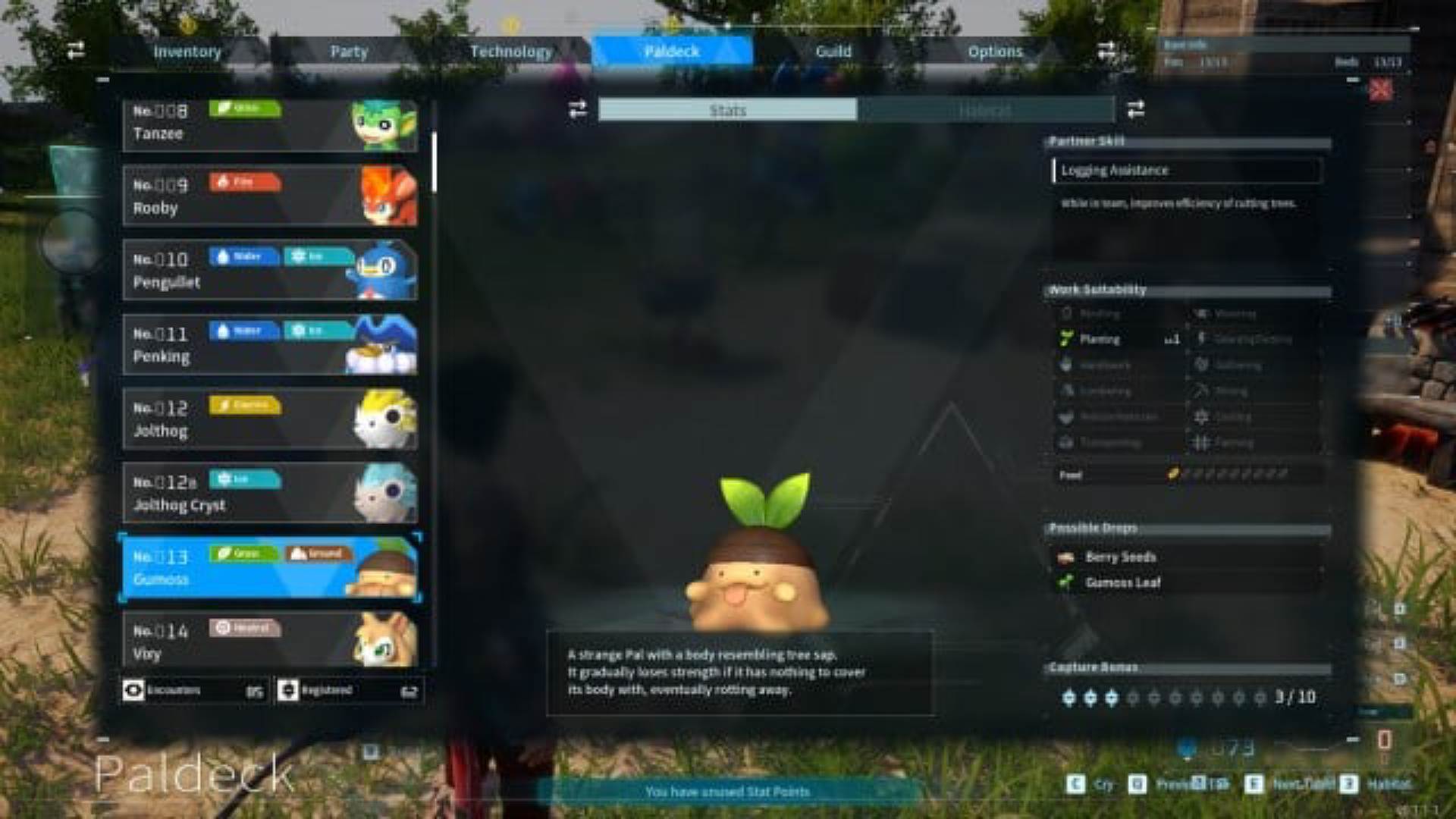Open the Guild menu
Image resolution: width=1456 pixels, height=819 pixels.
(x=833, y=51)
